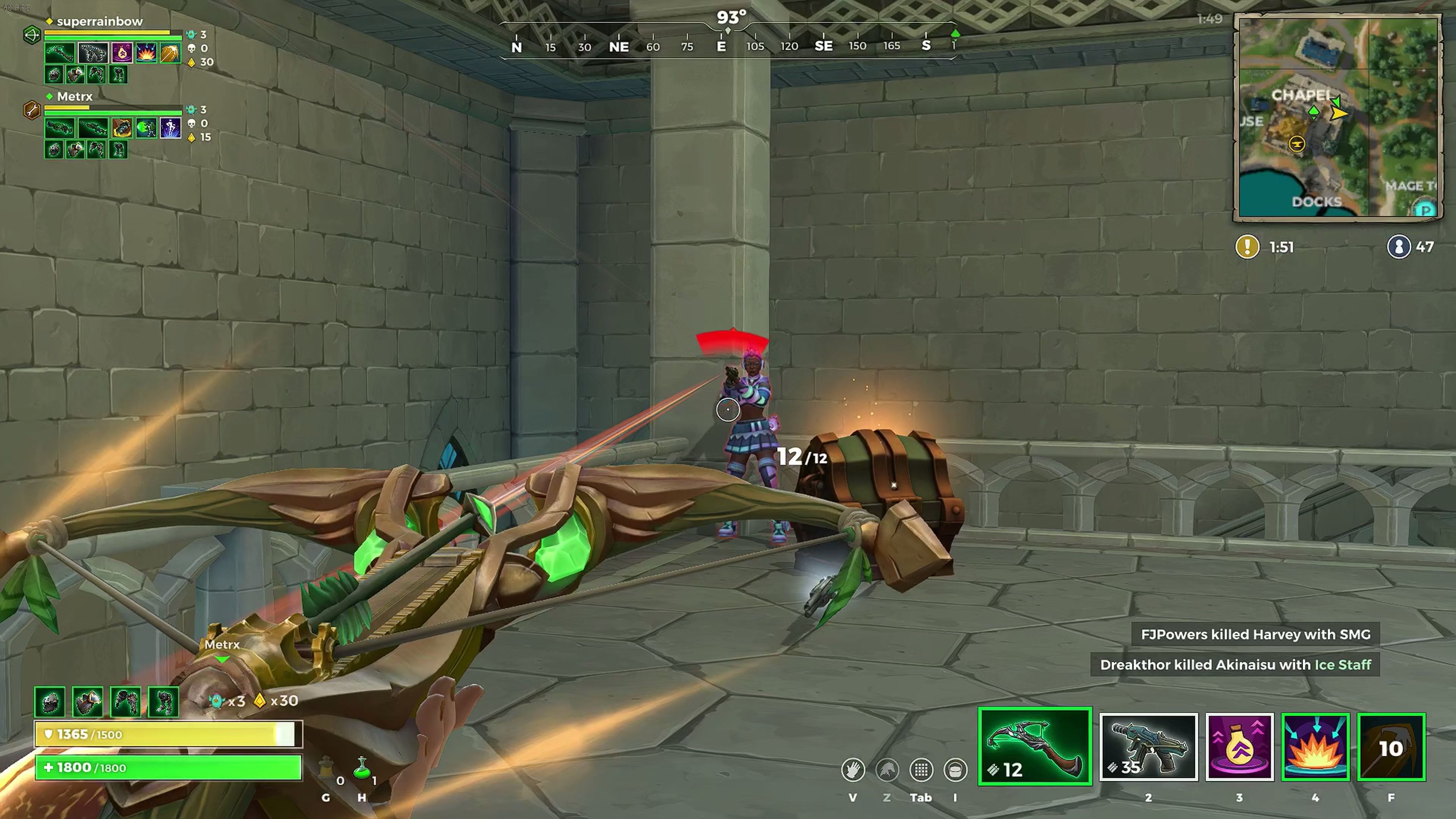The height and width of the screenshot is (819, 1456).
Task: Use the purple flask ability above key 3
Action: click(x=1239, y=747)
